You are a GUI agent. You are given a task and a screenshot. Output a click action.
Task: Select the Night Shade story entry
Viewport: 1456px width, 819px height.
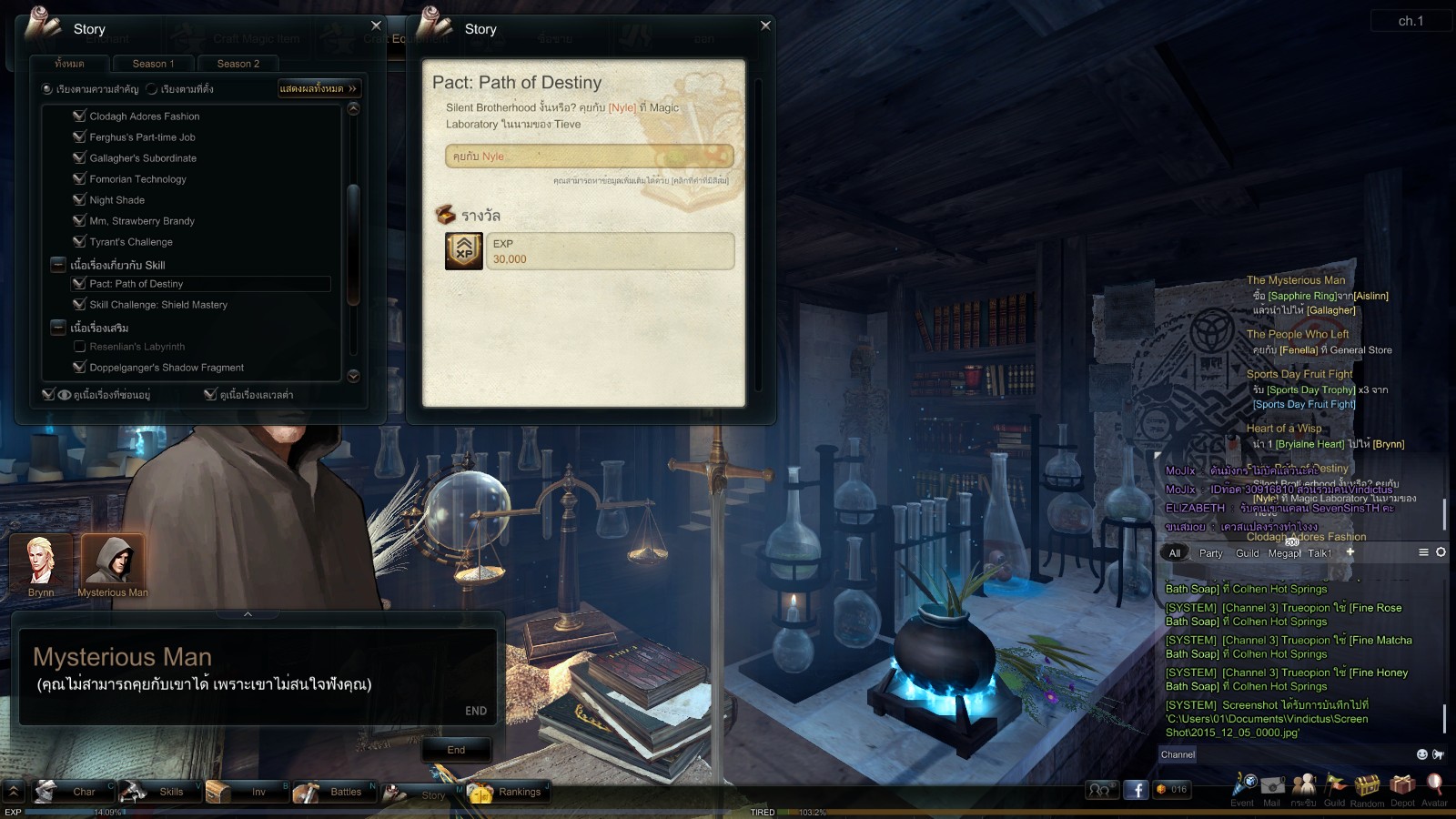(116, 200)
